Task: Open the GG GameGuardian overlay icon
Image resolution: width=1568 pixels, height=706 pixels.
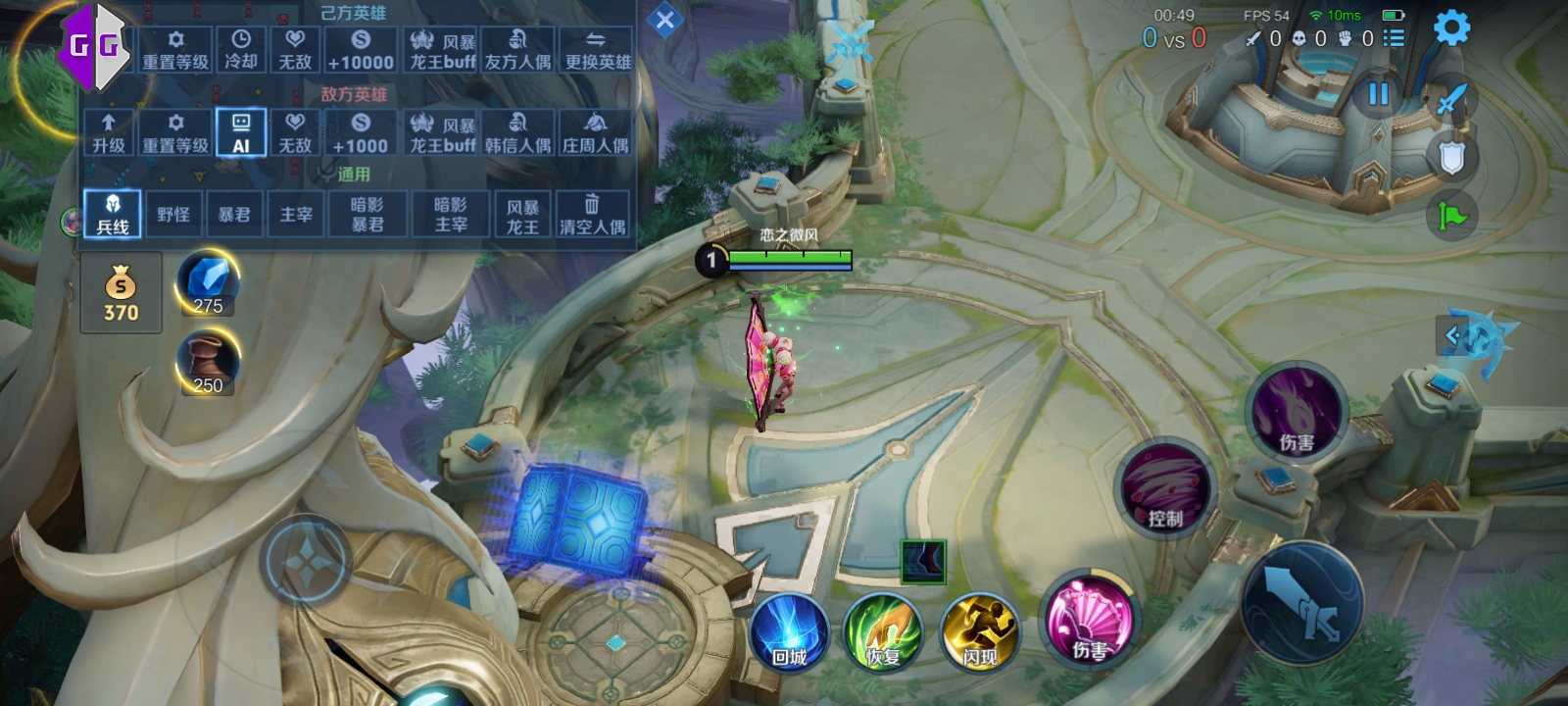Action: [95, 45]
